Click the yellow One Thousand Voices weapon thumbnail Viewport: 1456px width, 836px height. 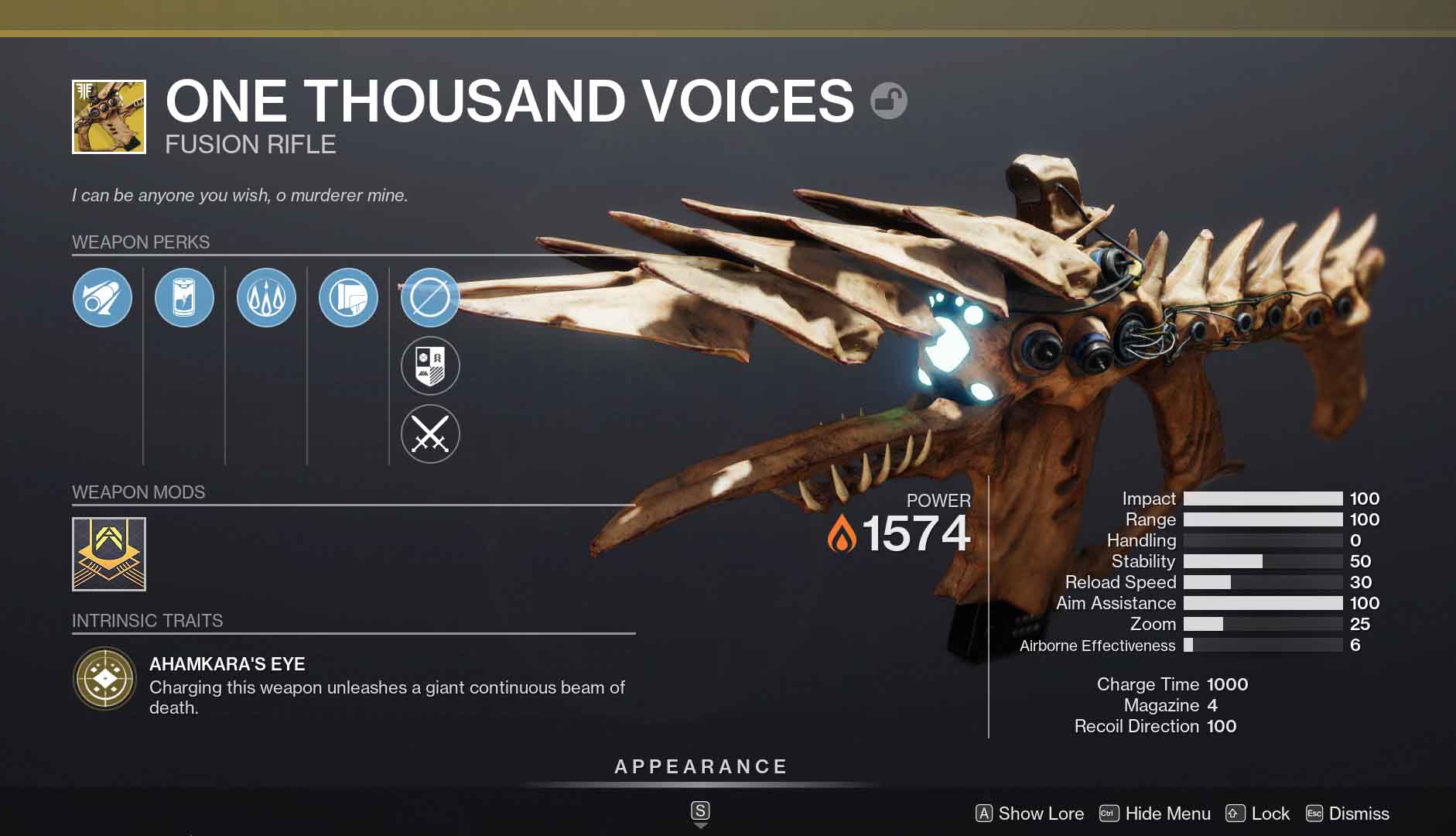pos(108,116)
